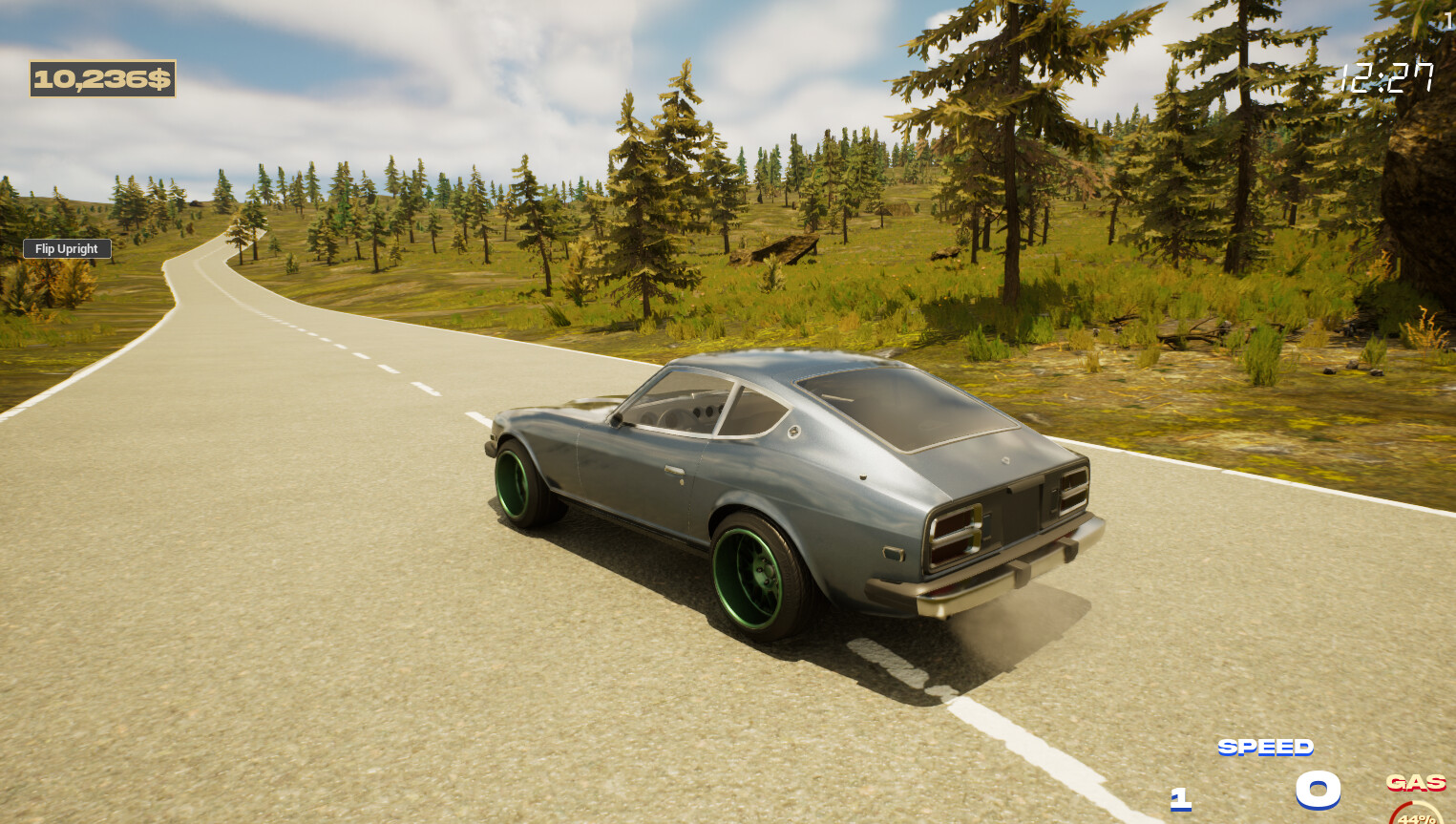Toggle the SPEED readout display
This screenshot has width=1456, height=824.
(1266, 749)
